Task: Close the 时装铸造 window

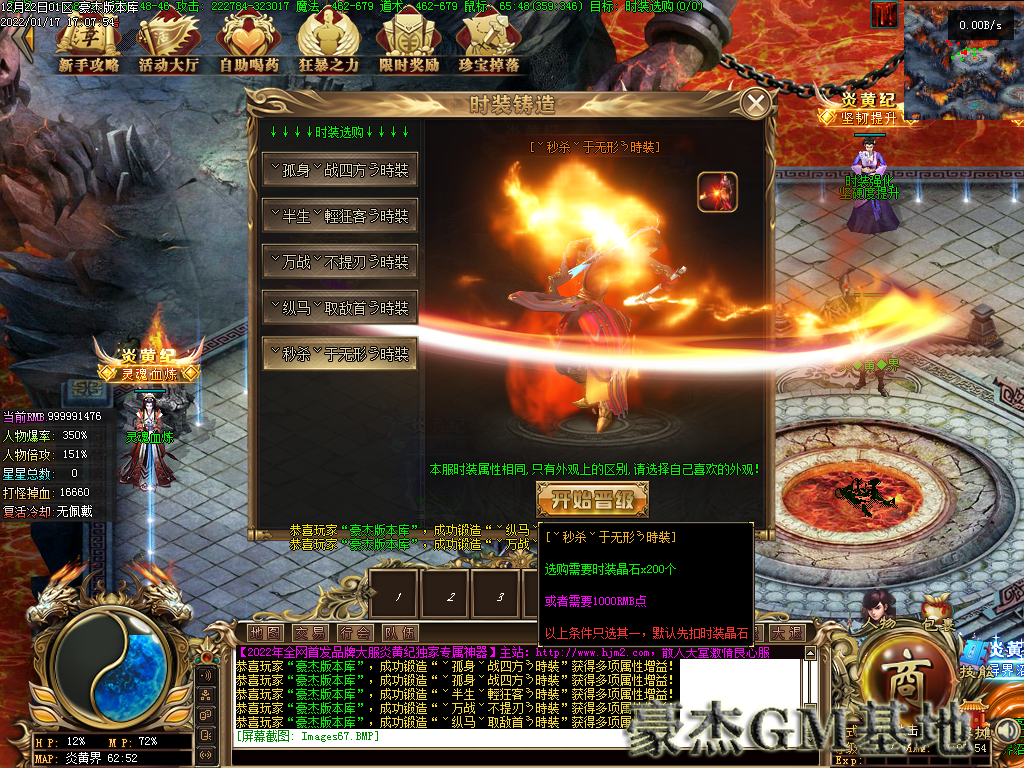Action: pyautogui.click(x=757, y=102)
